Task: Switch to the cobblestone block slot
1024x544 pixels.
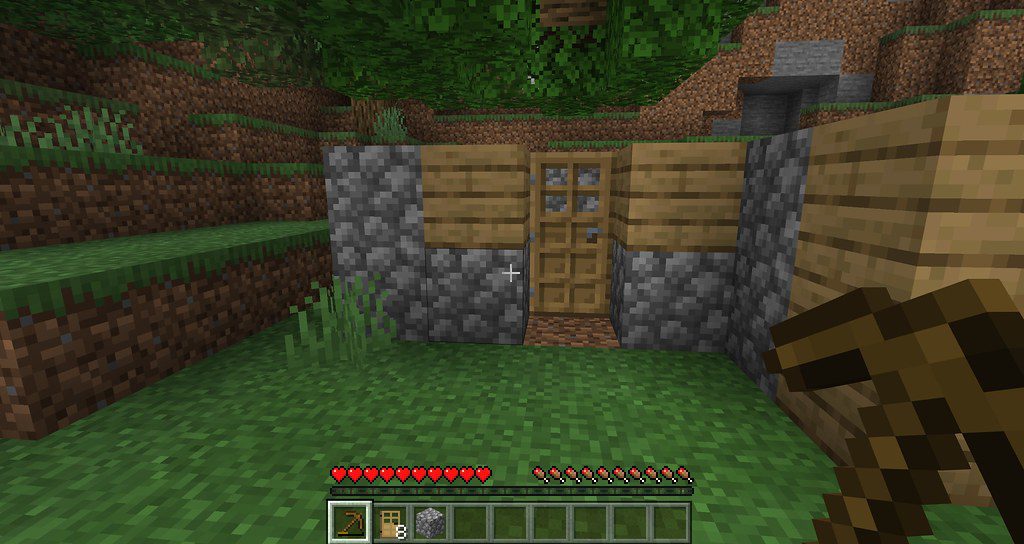Action: pyautogui.click(x=430, y=522)
